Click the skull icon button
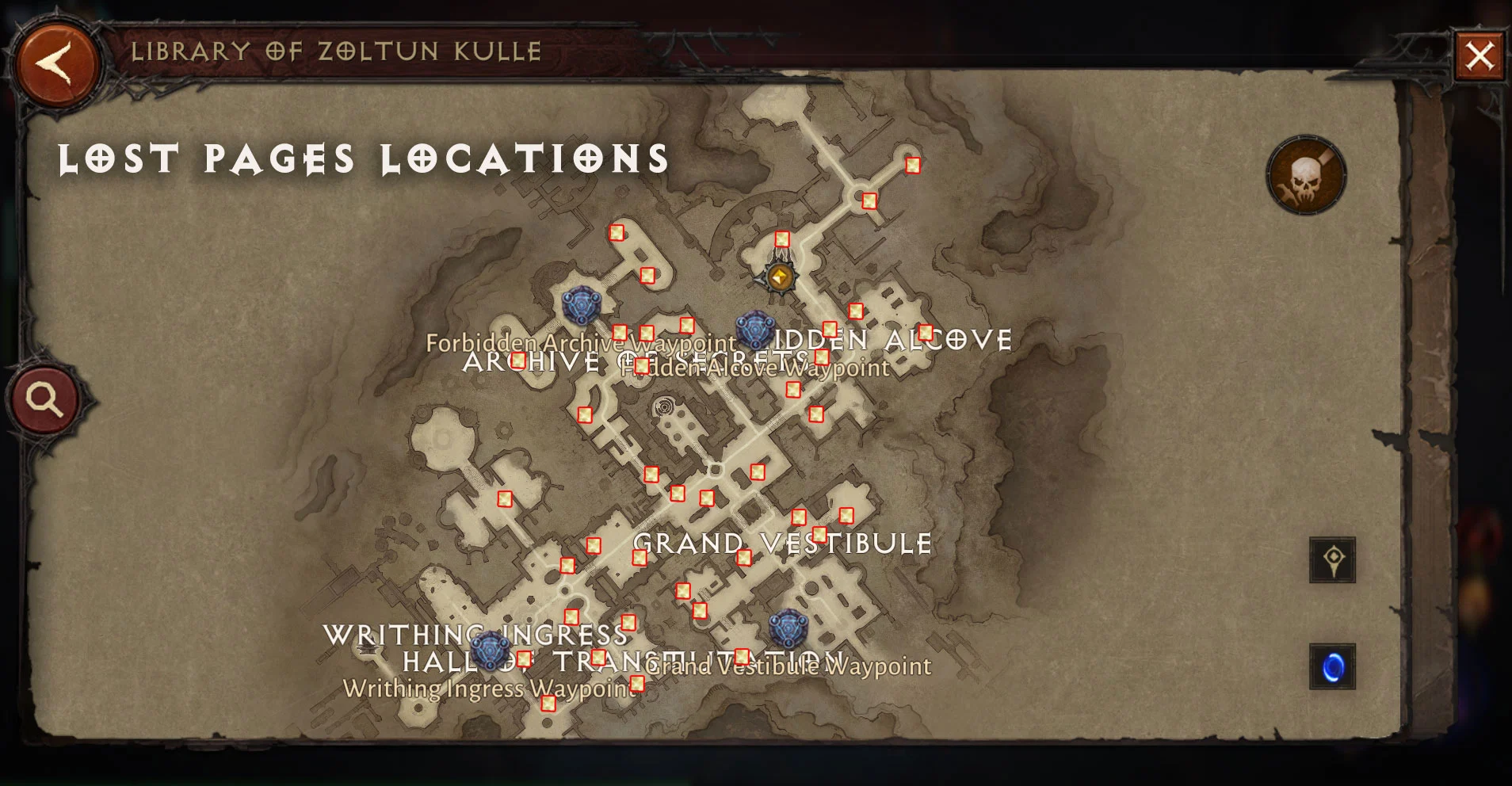 (1305, 176)
